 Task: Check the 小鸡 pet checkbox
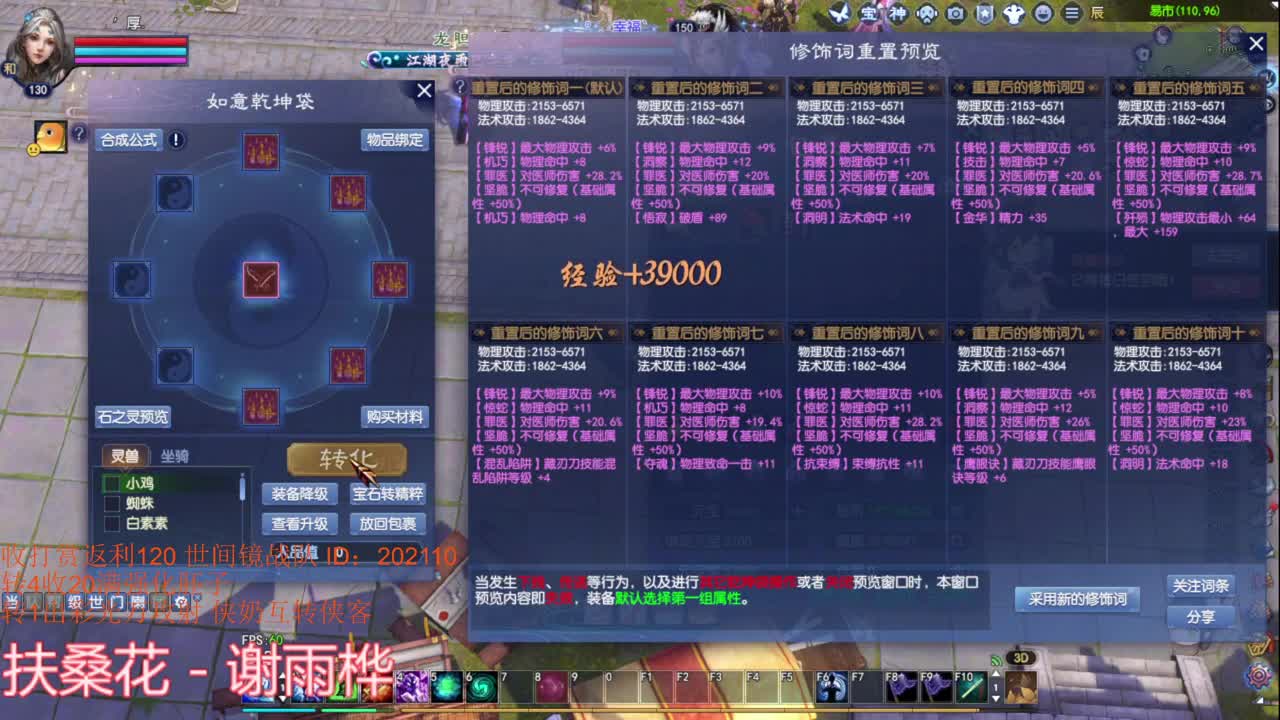click(x=112, y=484)
